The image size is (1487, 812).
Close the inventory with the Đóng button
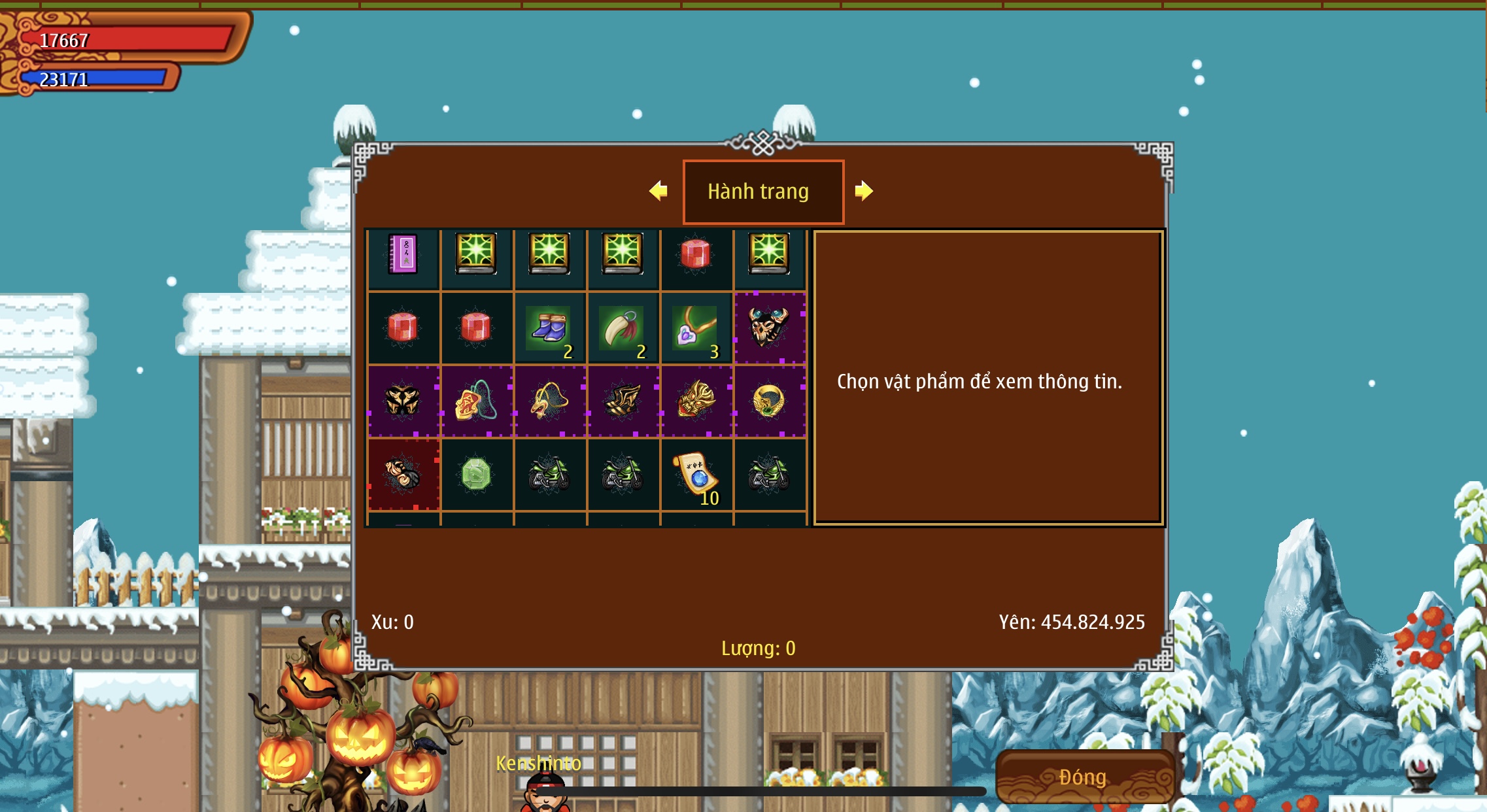(1084, 777)
